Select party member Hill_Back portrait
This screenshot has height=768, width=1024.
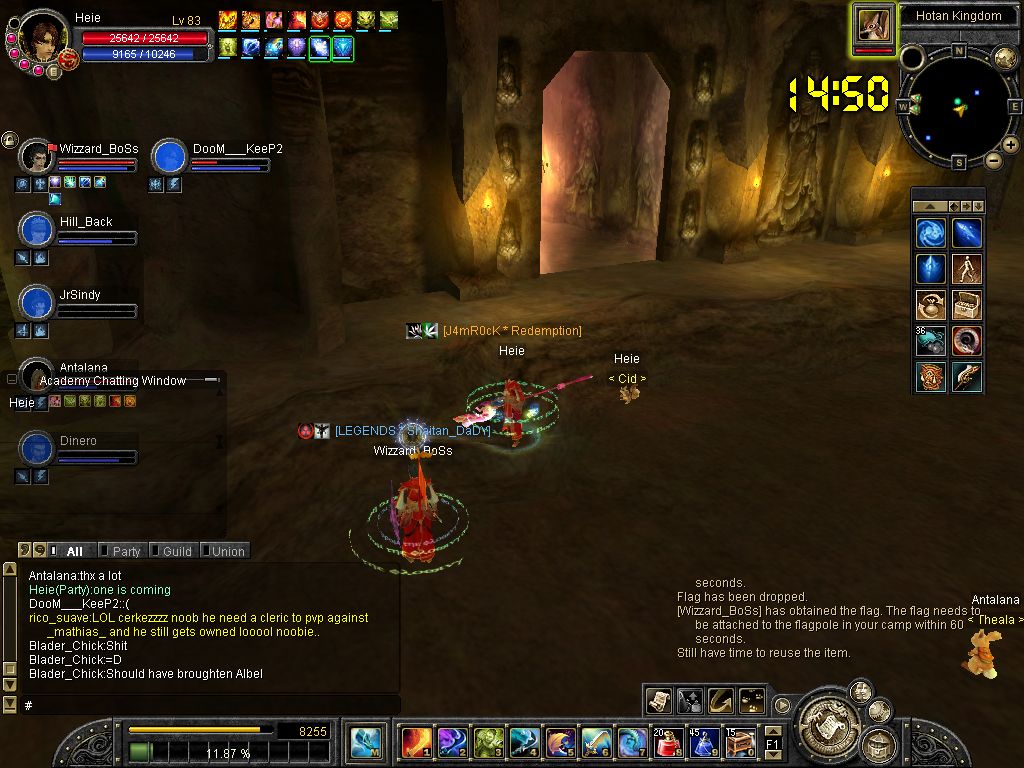click(x=37, y=230)
